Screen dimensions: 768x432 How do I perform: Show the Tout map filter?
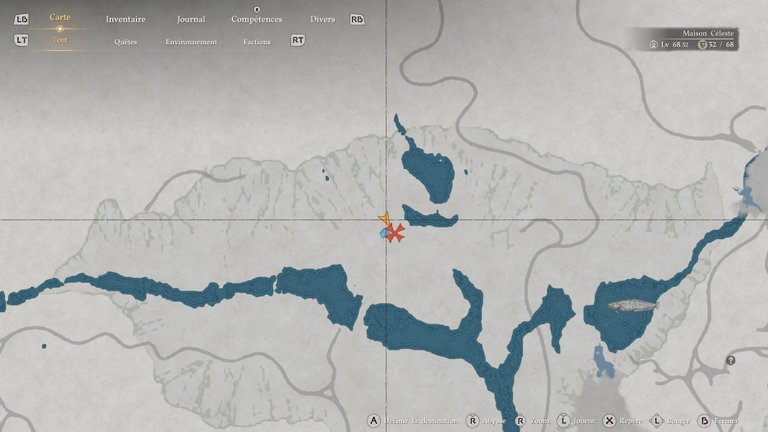pyautogui.click(x=60, y=41)
